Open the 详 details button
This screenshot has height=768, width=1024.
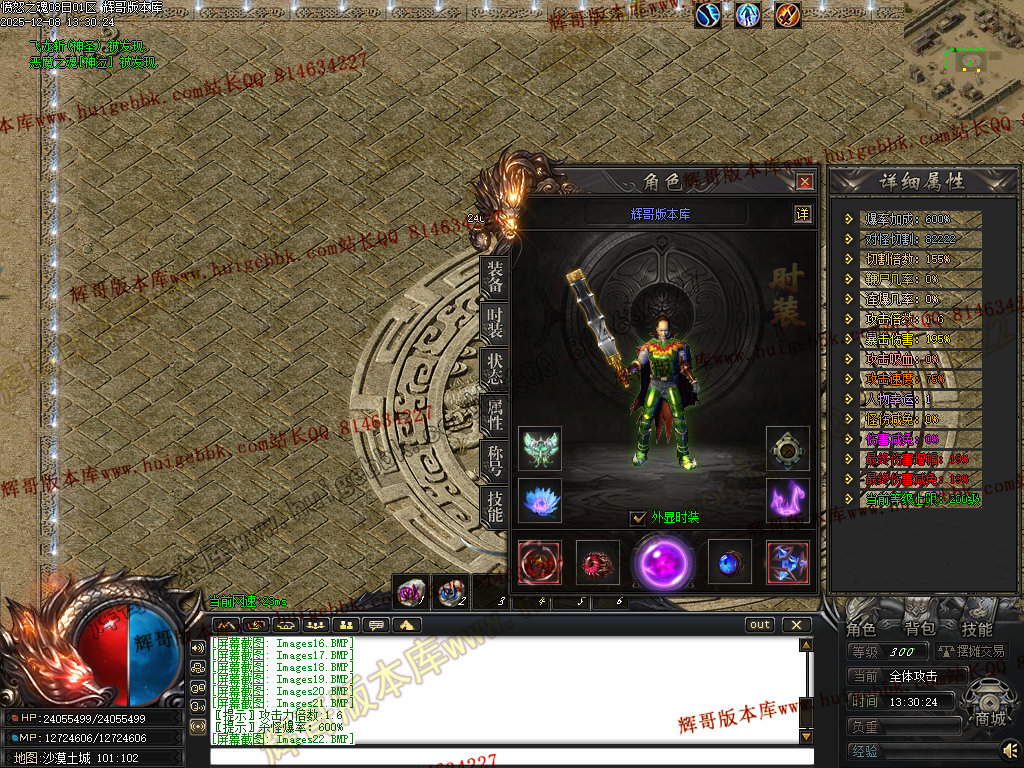coord(802,213)
